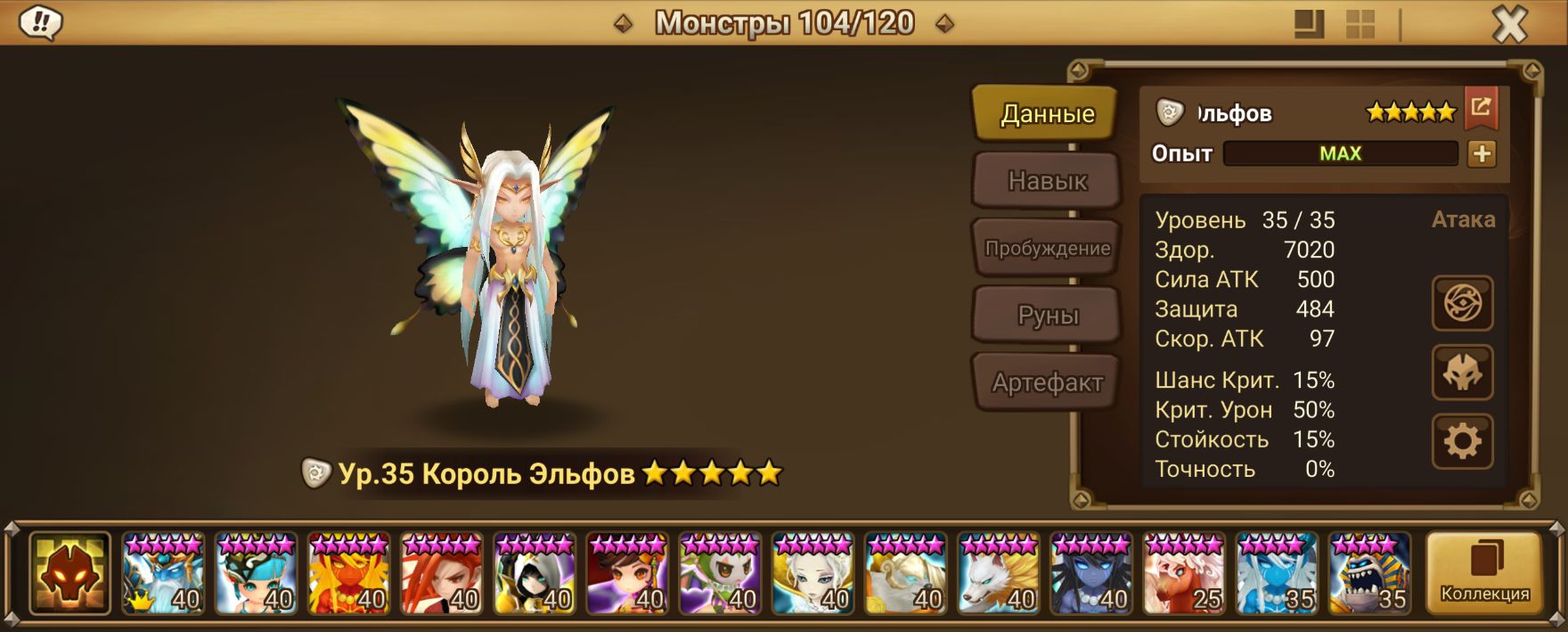Viewport: 1568px width, 632px height.
Task: Share the monster via the red arrow icon
Action: pos(1481,108)
